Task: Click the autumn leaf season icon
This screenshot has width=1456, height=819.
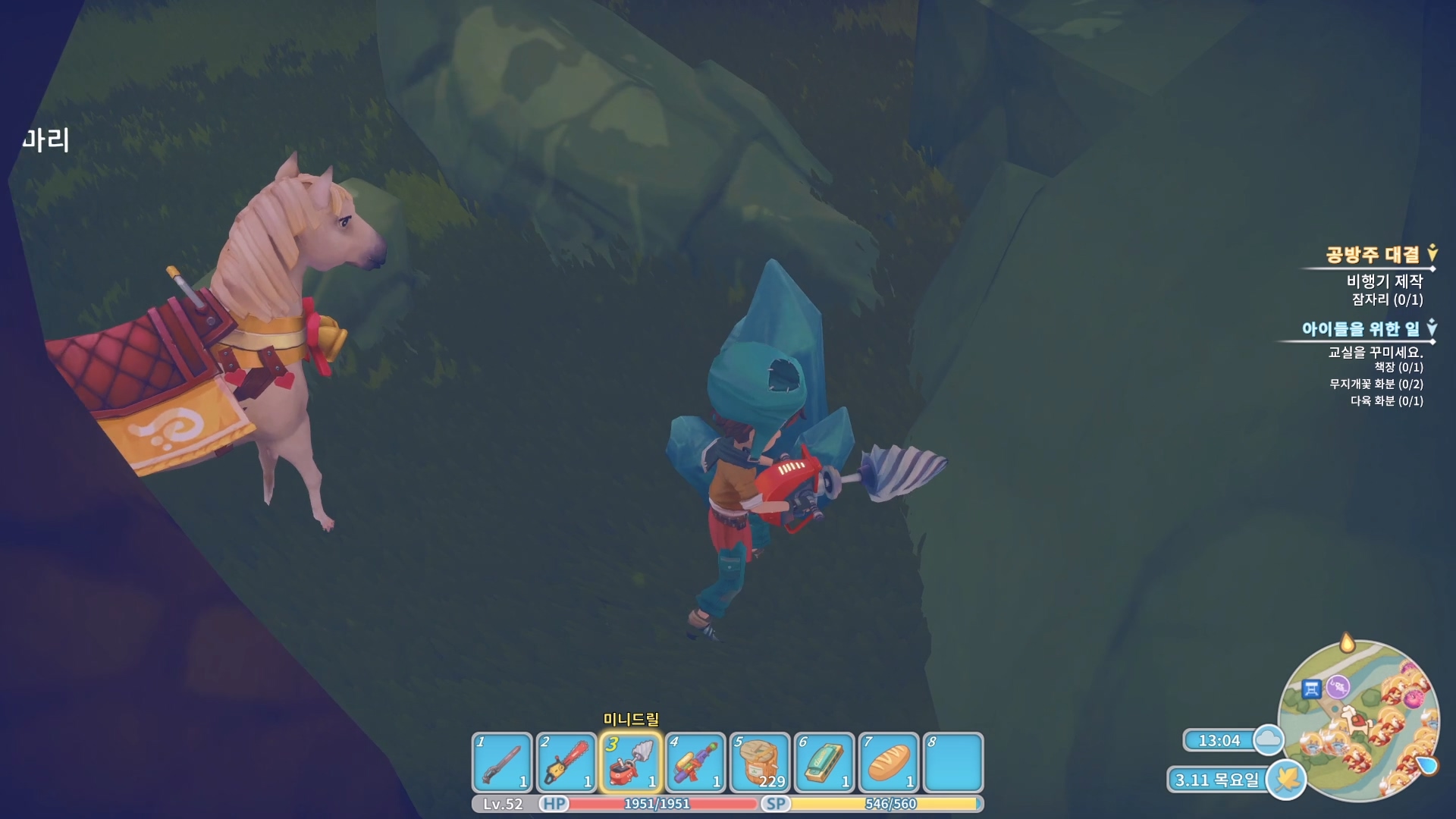Action: [x=1286, y=779]
